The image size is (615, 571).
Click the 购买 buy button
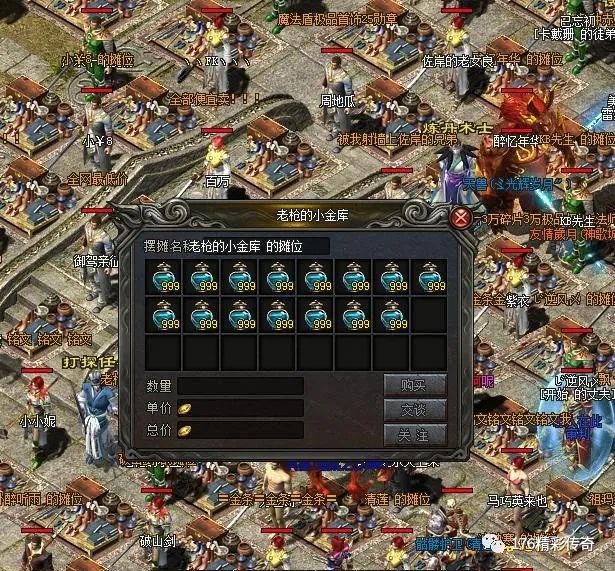[x=414, y=385]
